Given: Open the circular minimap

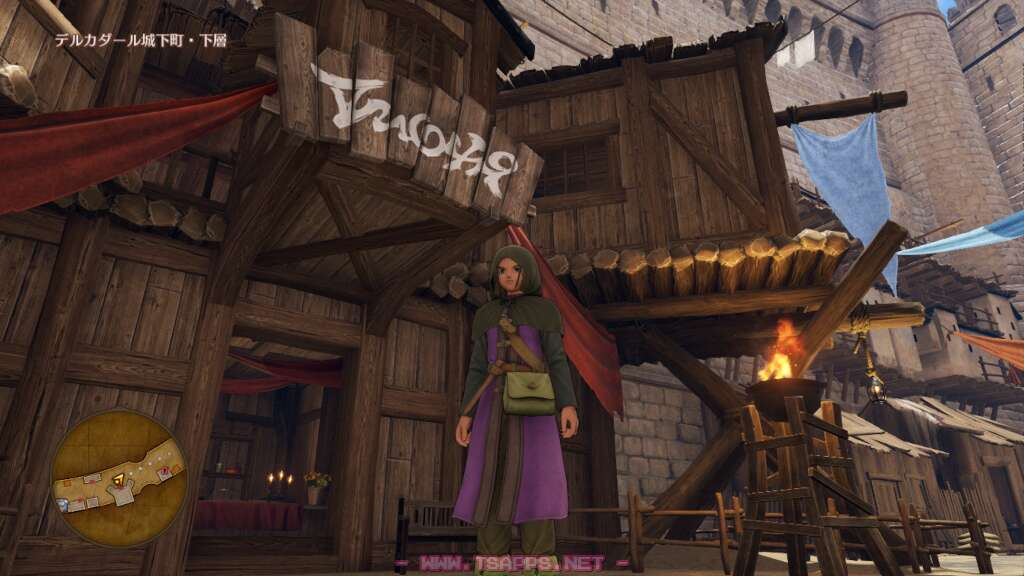Looking at the screenshot, I should pyautogui.click(x=119, y=477).
